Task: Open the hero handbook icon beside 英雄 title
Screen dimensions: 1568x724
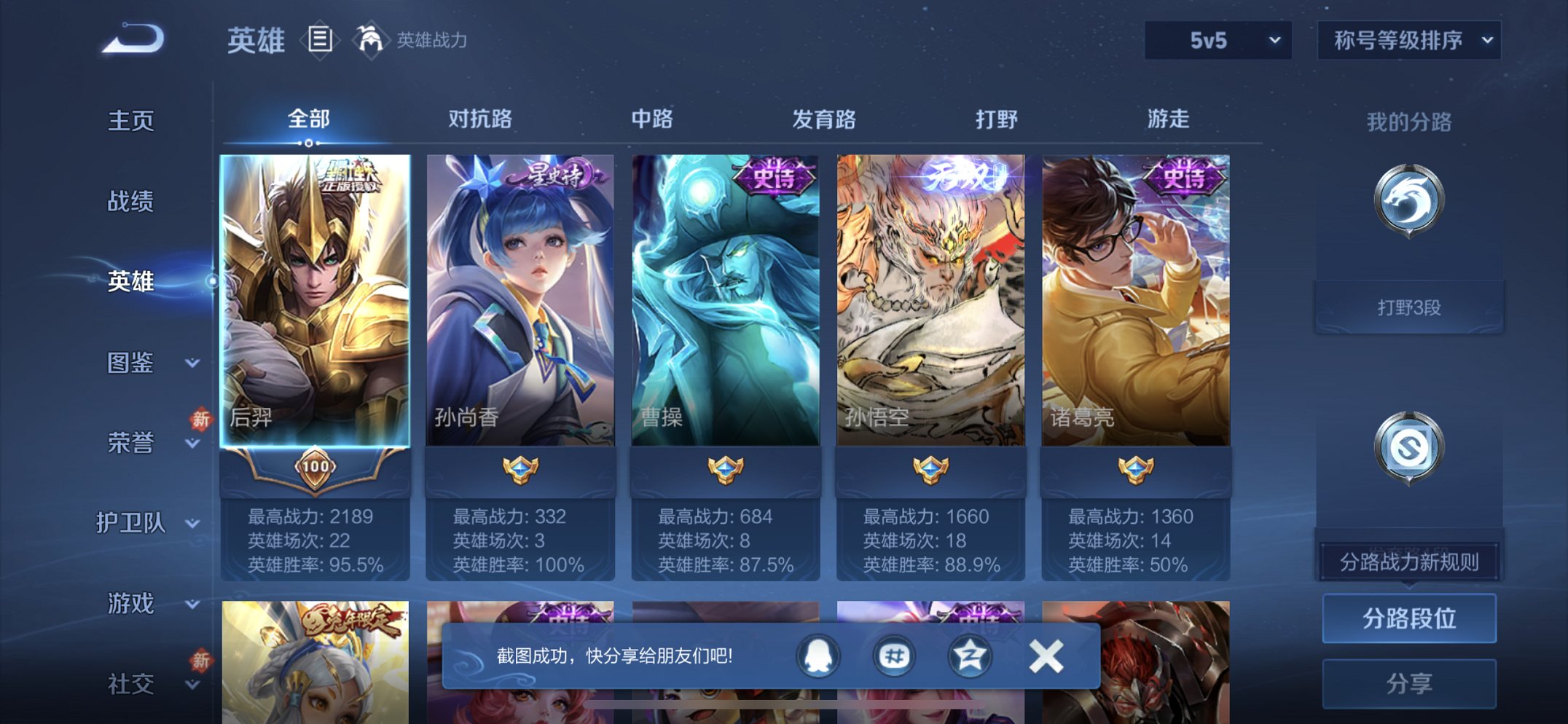Action: tap(321, 40)
